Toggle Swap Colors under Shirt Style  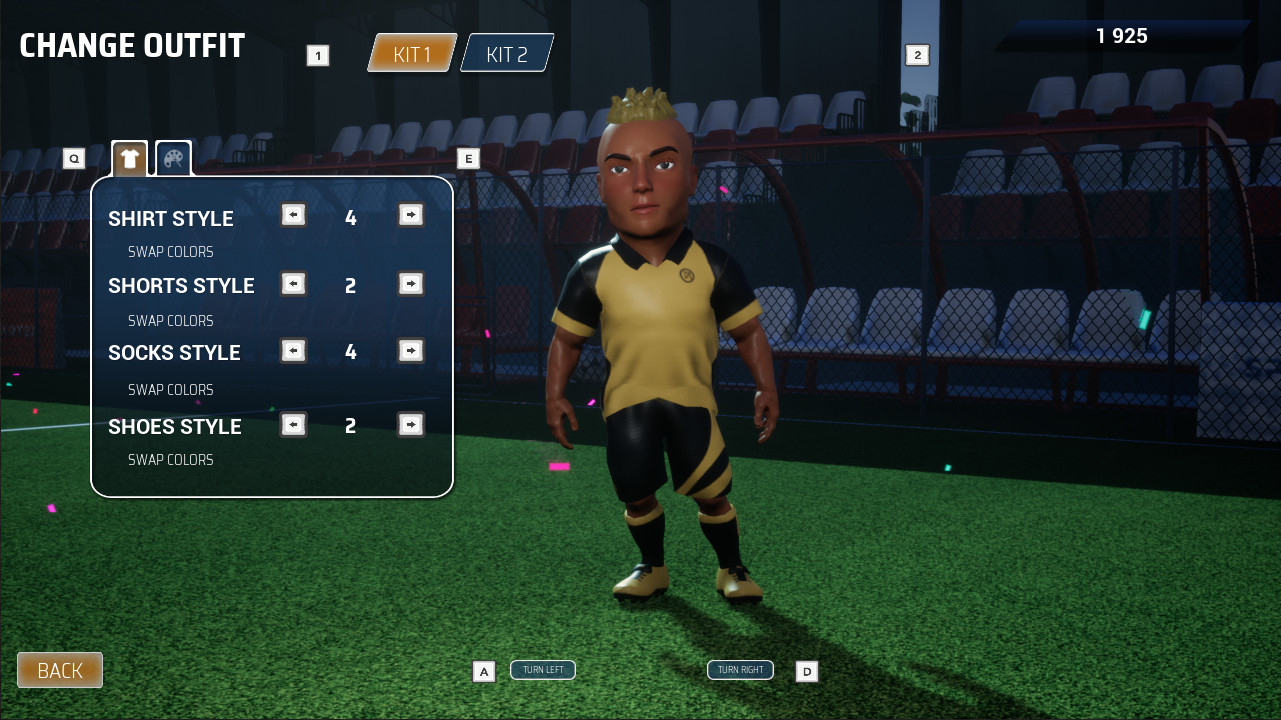tap(170, 251)
